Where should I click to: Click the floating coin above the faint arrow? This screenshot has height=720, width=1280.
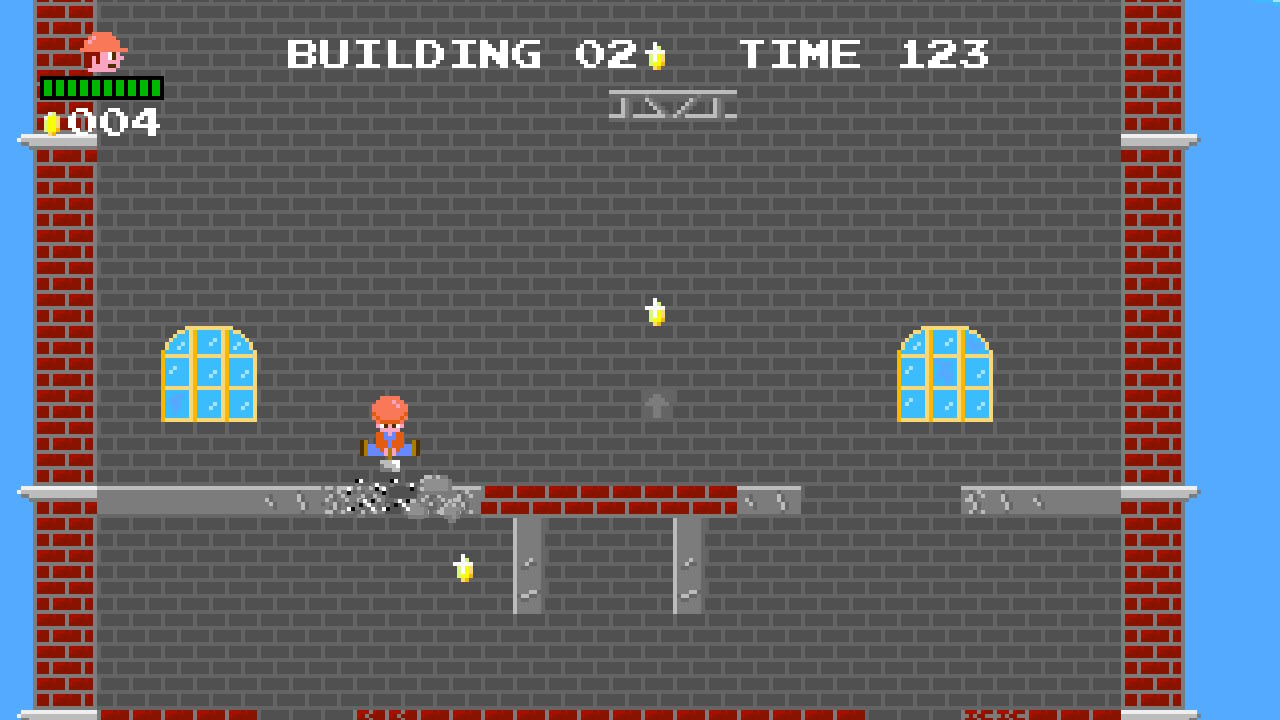655,313
